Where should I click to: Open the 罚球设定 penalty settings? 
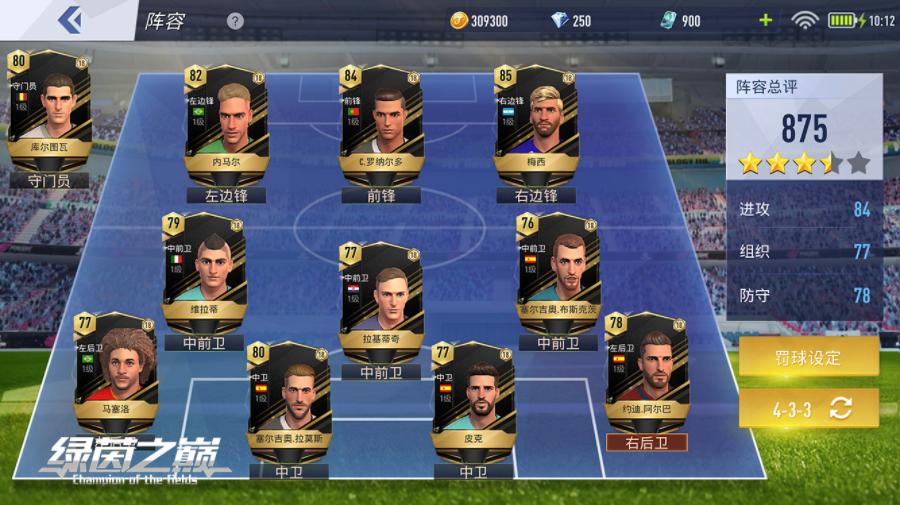808,357
